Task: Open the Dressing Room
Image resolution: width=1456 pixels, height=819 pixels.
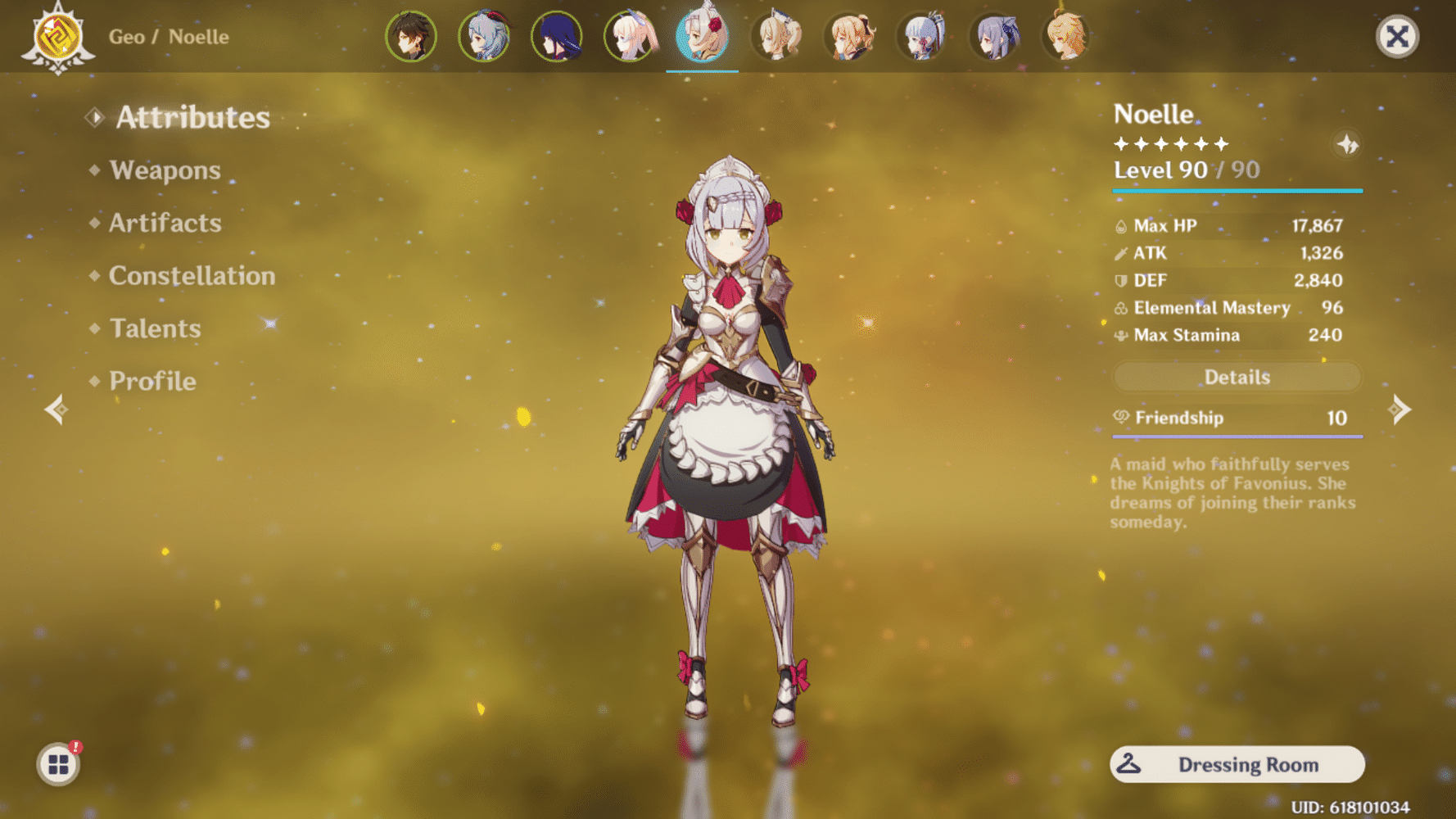Action: pyautogui.click(x=1237, y=764)
